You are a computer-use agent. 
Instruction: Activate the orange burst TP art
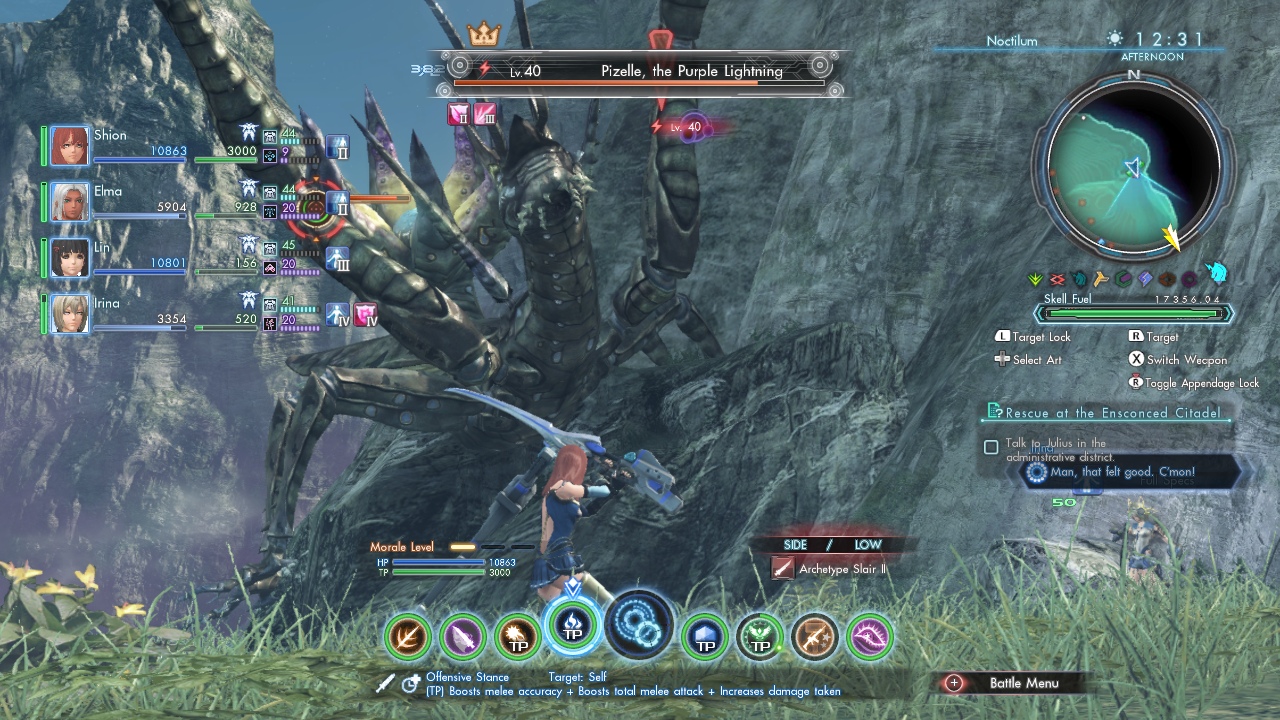[518, 636]
